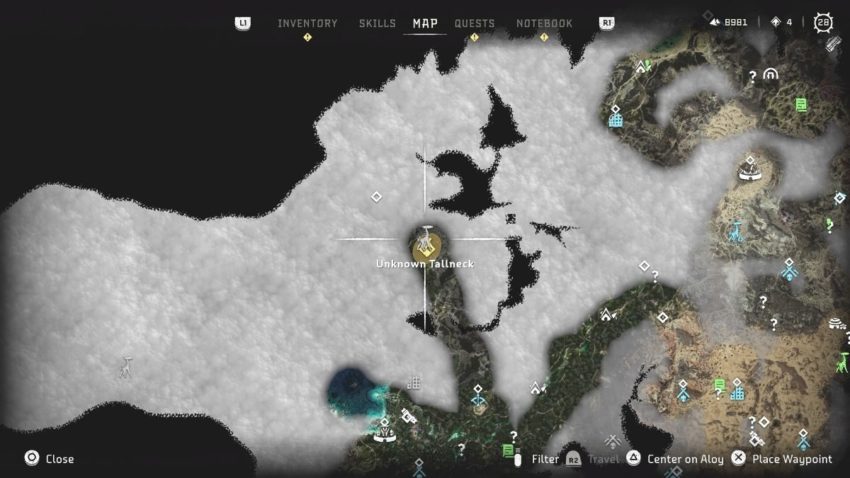The image size is (850, 478).
Task: Select the Map tab
Action: pos(425,23)
